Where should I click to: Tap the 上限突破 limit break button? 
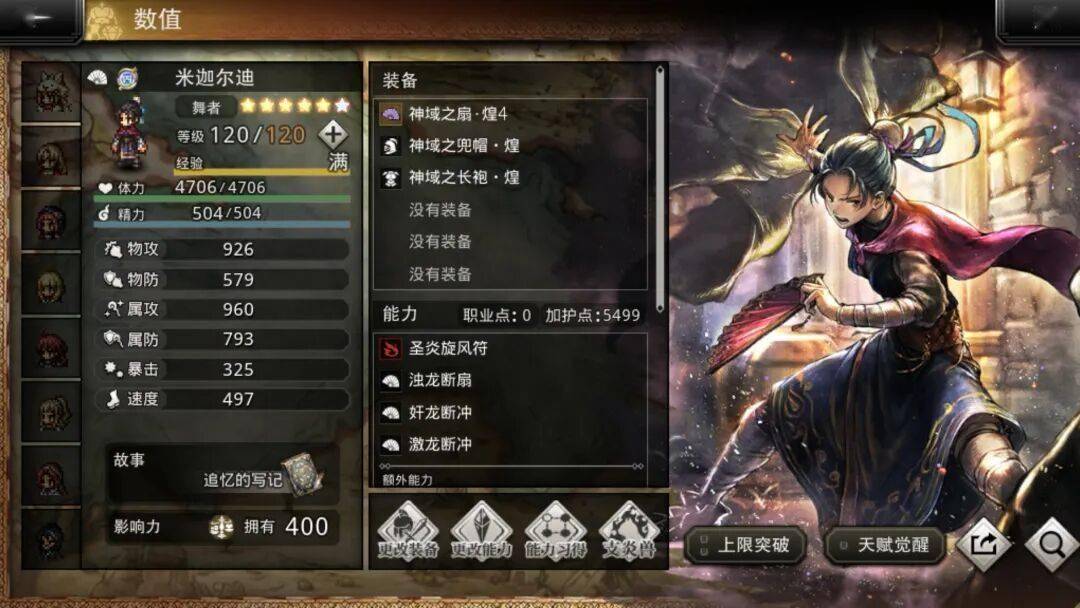pyautogui.click(x=745, y=545)
